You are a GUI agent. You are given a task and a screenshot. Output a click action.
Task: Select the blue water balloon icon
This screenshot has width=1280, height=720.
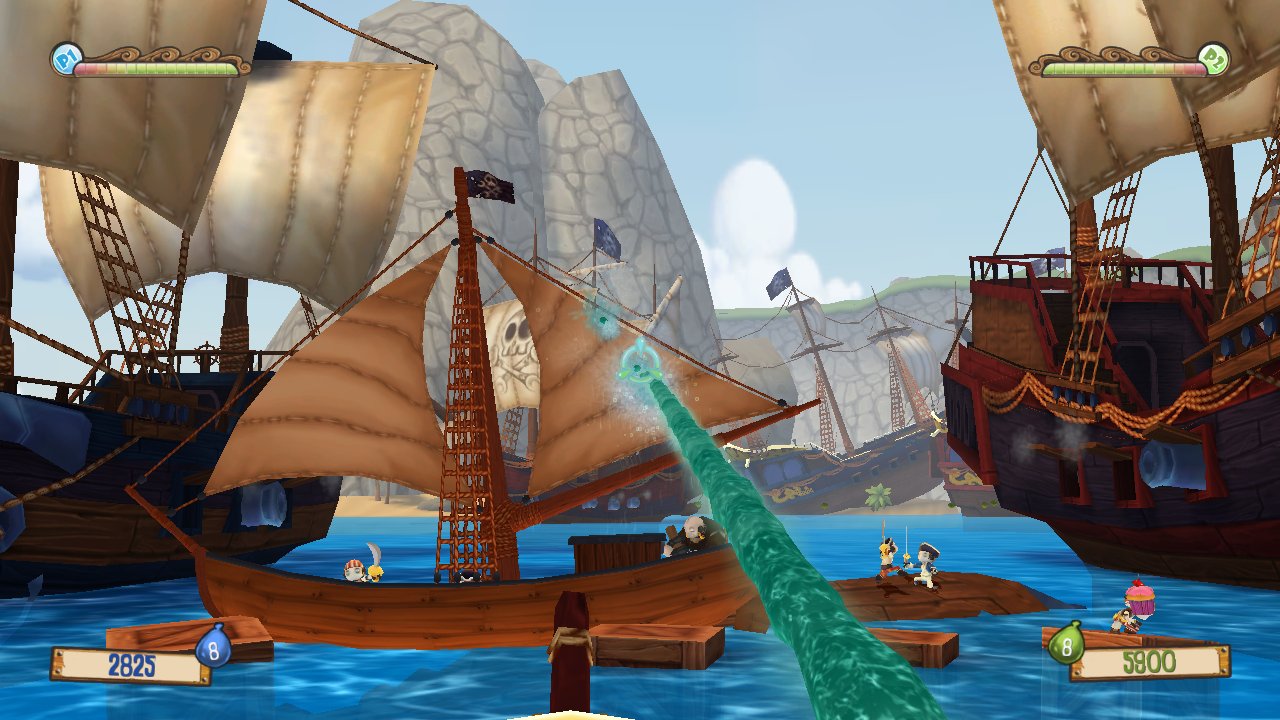coord(213,647)
